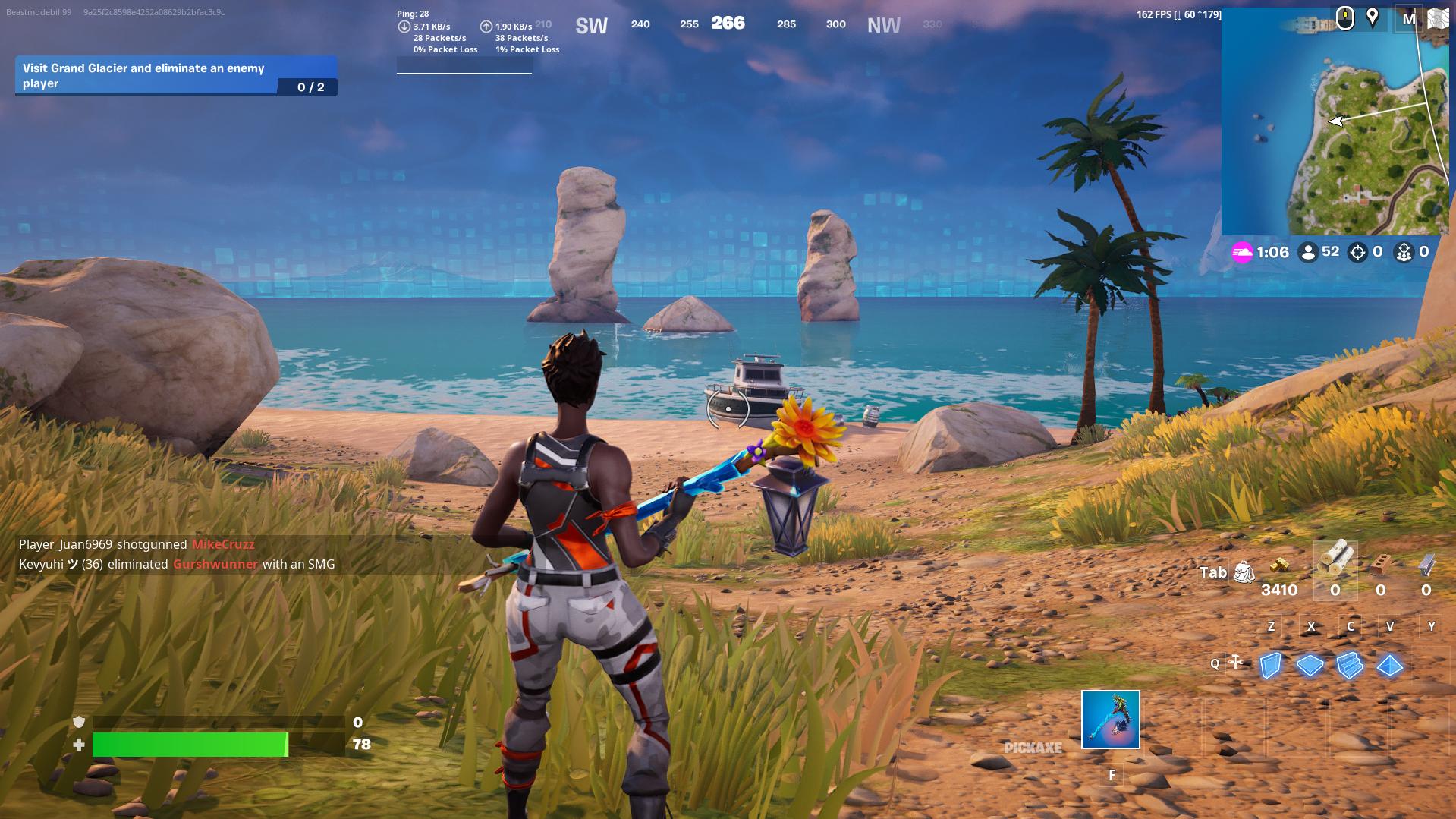Click the storm timer cloud icon

1242,252
